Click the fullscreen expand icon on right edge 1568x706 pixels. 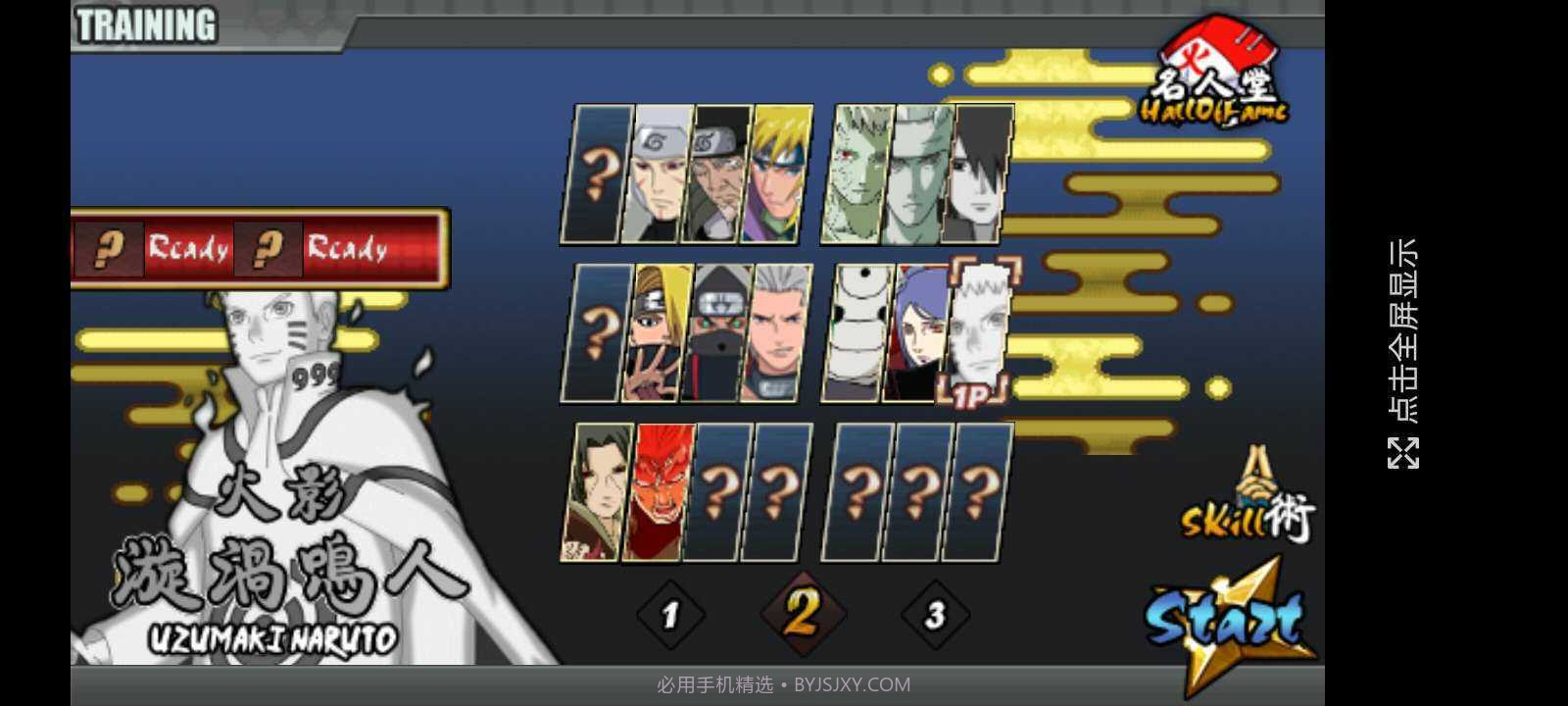click(x=1405, y=451)
